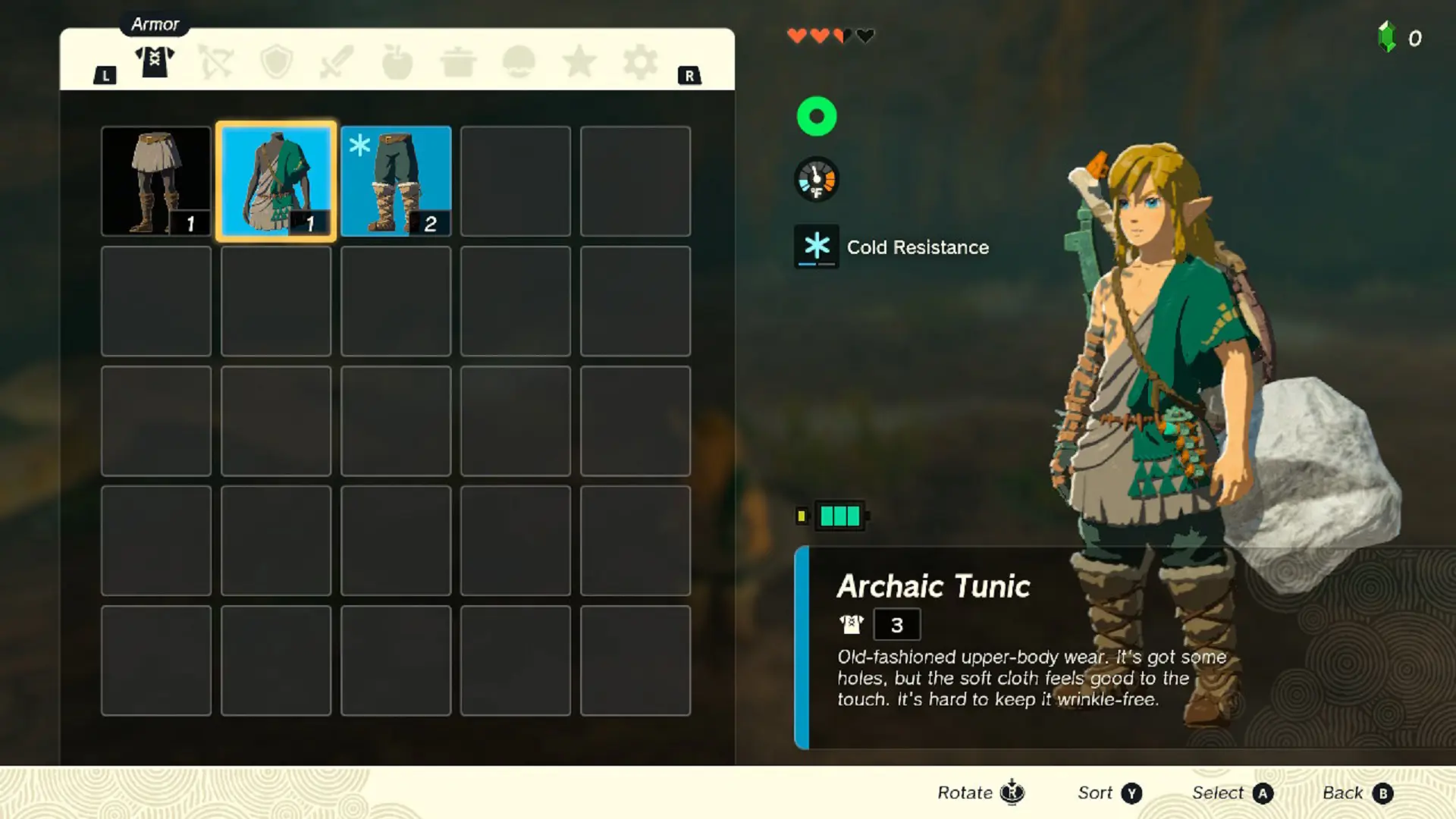Select the swords category icon
Image resolution: width=1456 pixels, height=819 pixels.
pos(337,61)
